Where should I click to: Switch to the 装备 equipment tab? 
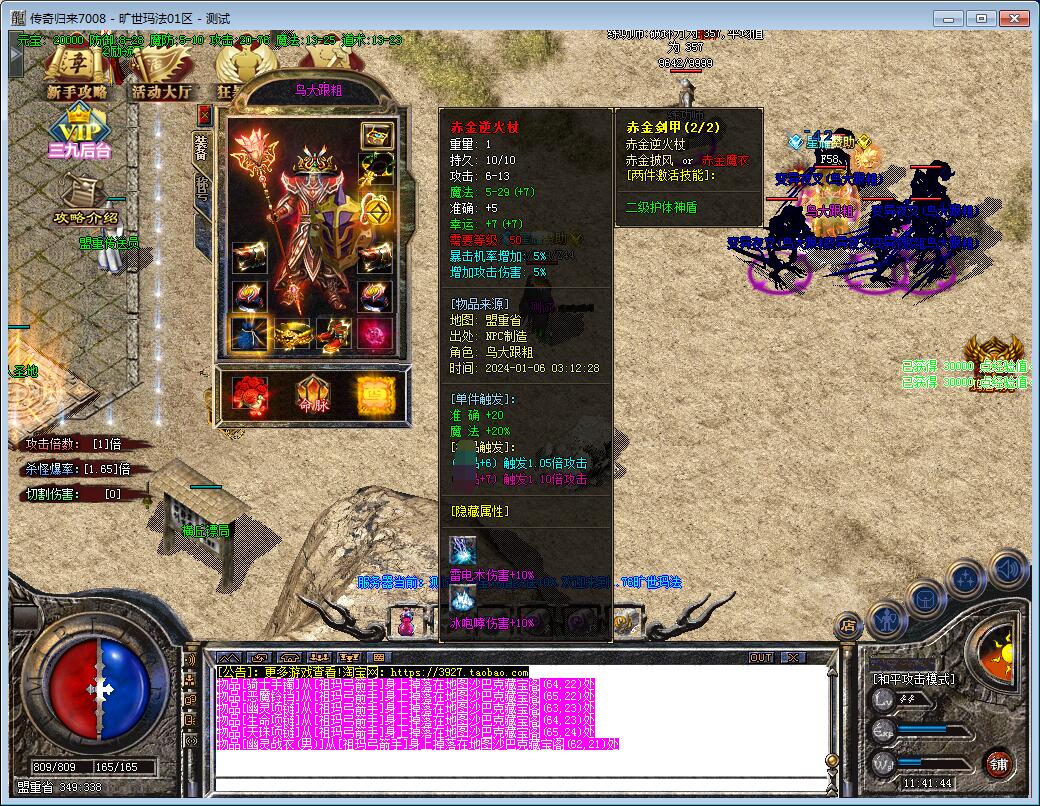(x=200, y=147)
